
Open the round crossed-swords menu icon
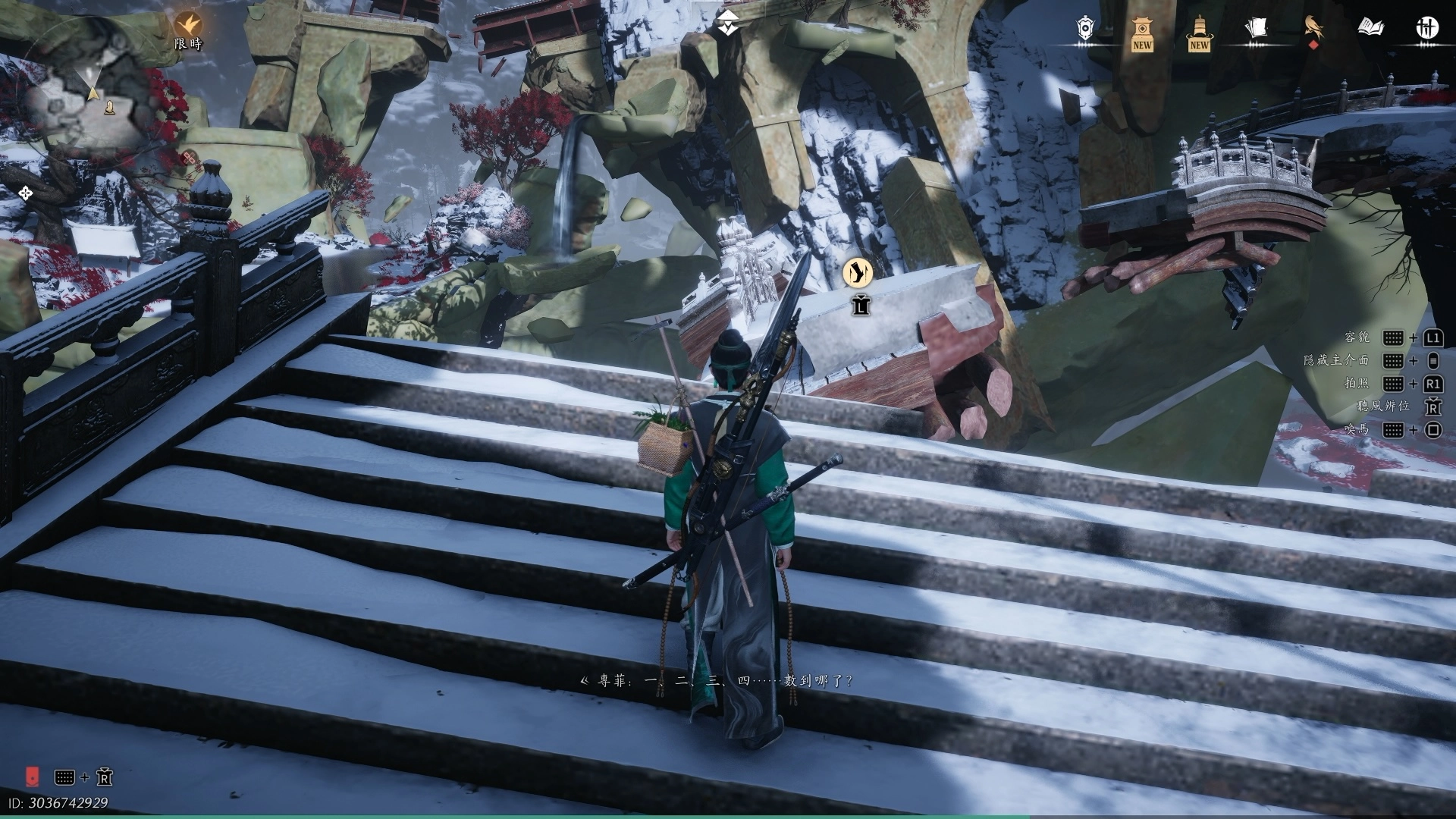[1427, 28]
